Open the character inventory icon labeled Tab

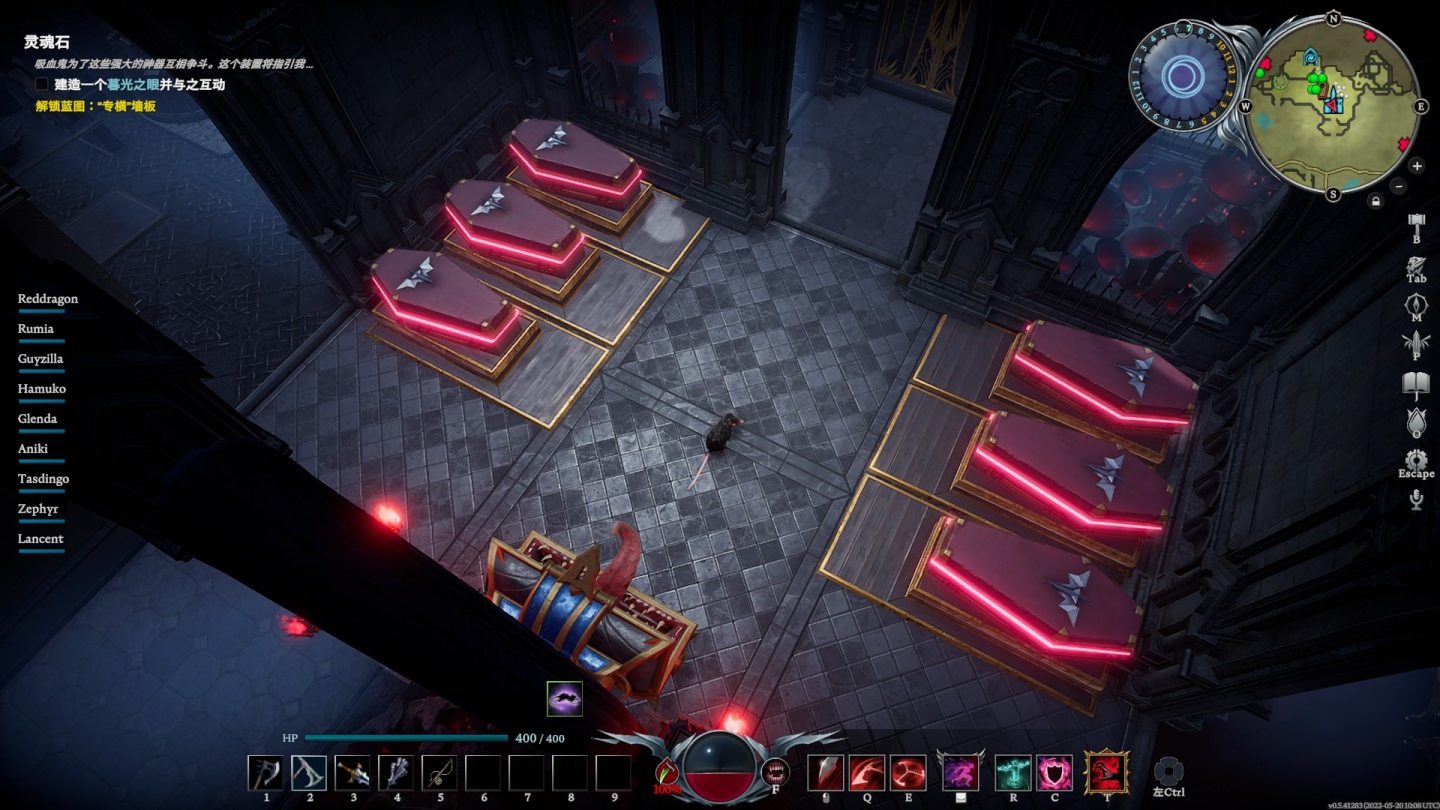click(x=1416, y=266)
